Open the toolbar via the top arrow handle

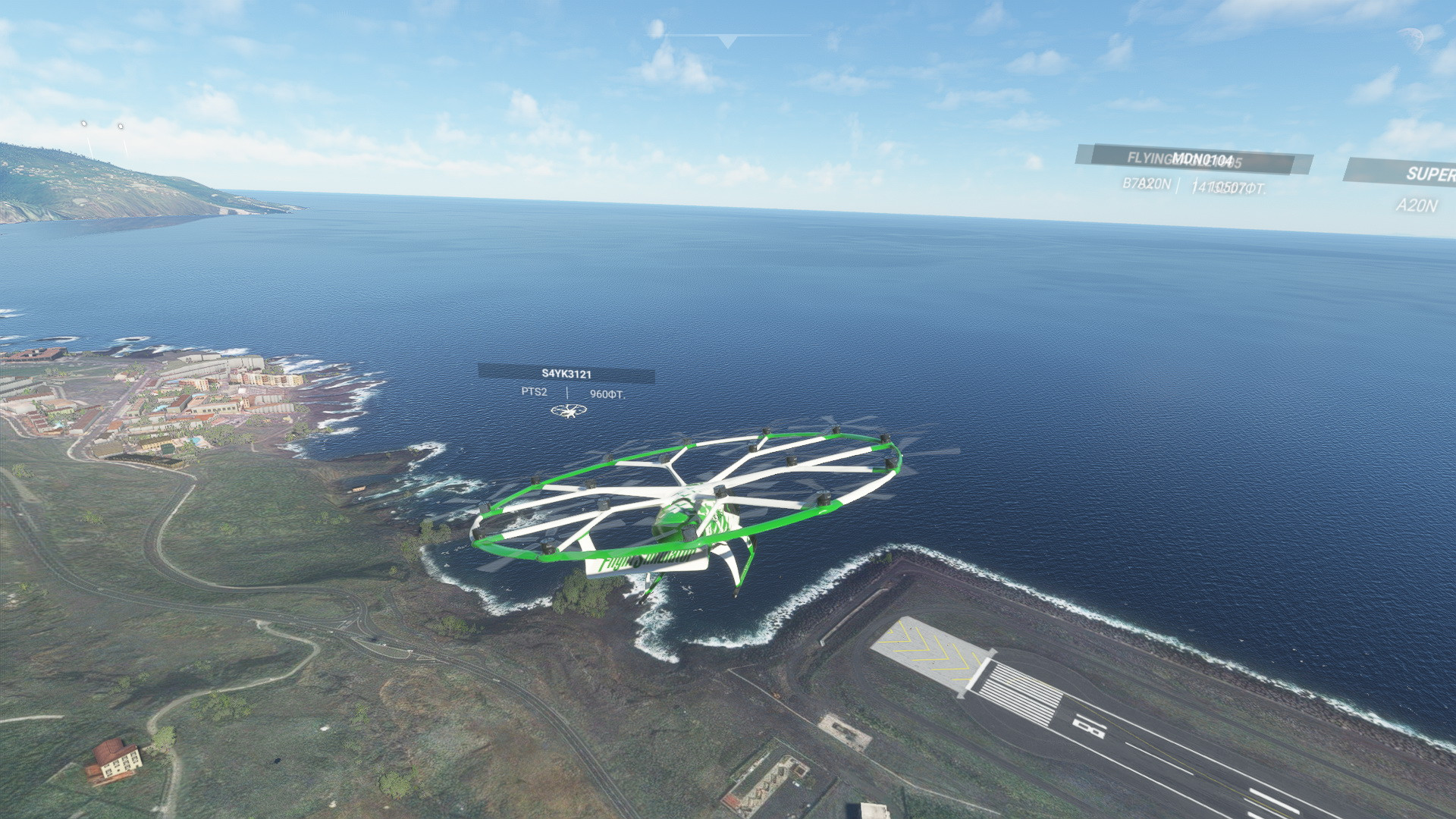tap(727, 41)
